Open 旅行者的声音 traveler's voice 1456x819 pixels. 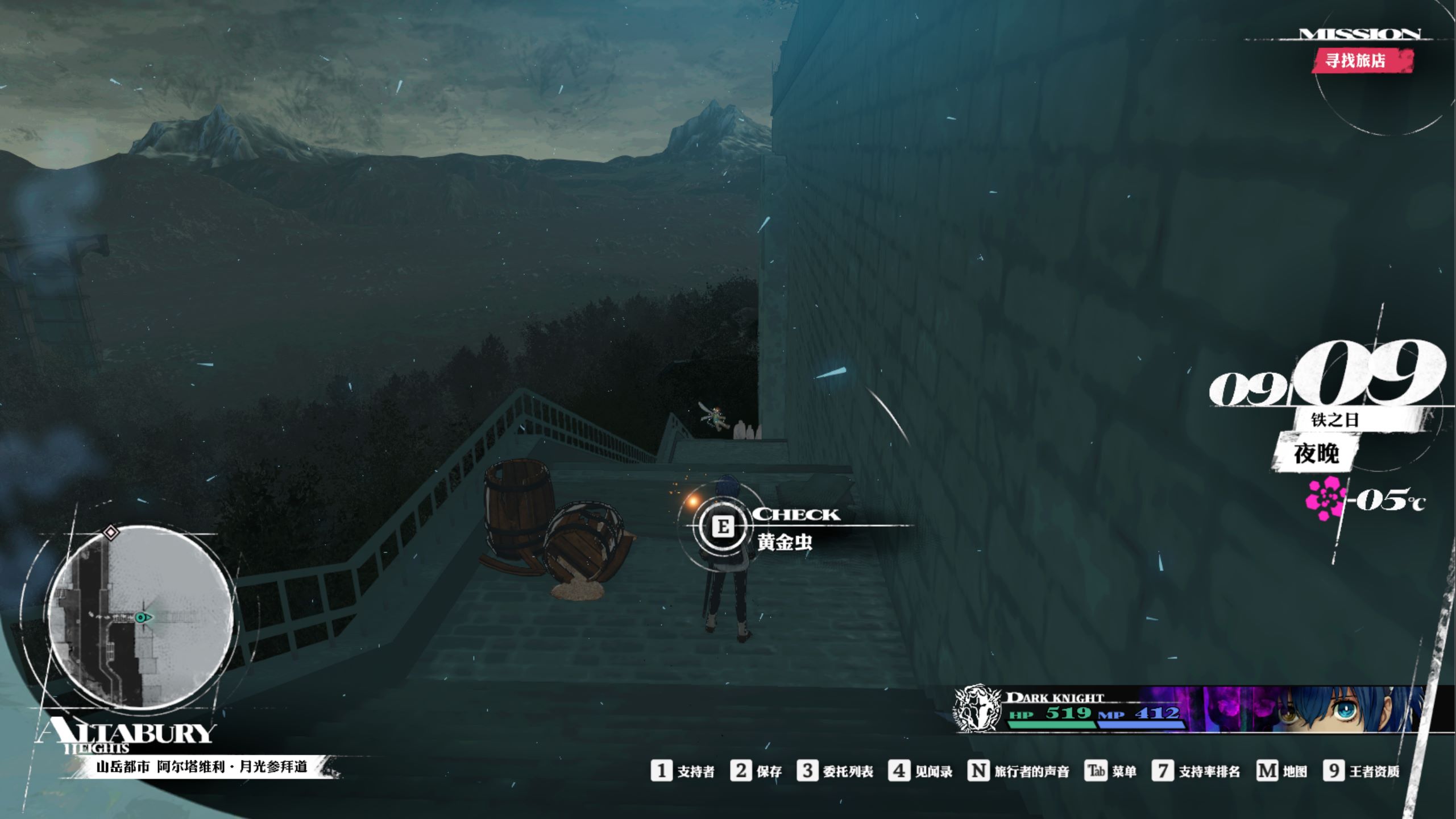1018,771
